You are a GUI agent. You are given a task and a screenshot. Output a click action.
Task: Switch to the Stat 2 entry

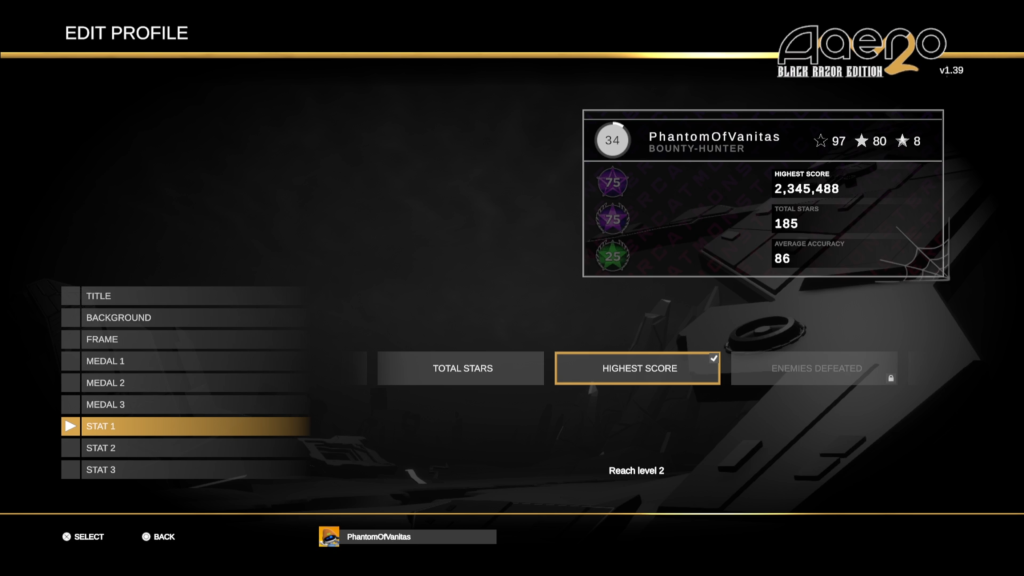click(x=185, y=448)
